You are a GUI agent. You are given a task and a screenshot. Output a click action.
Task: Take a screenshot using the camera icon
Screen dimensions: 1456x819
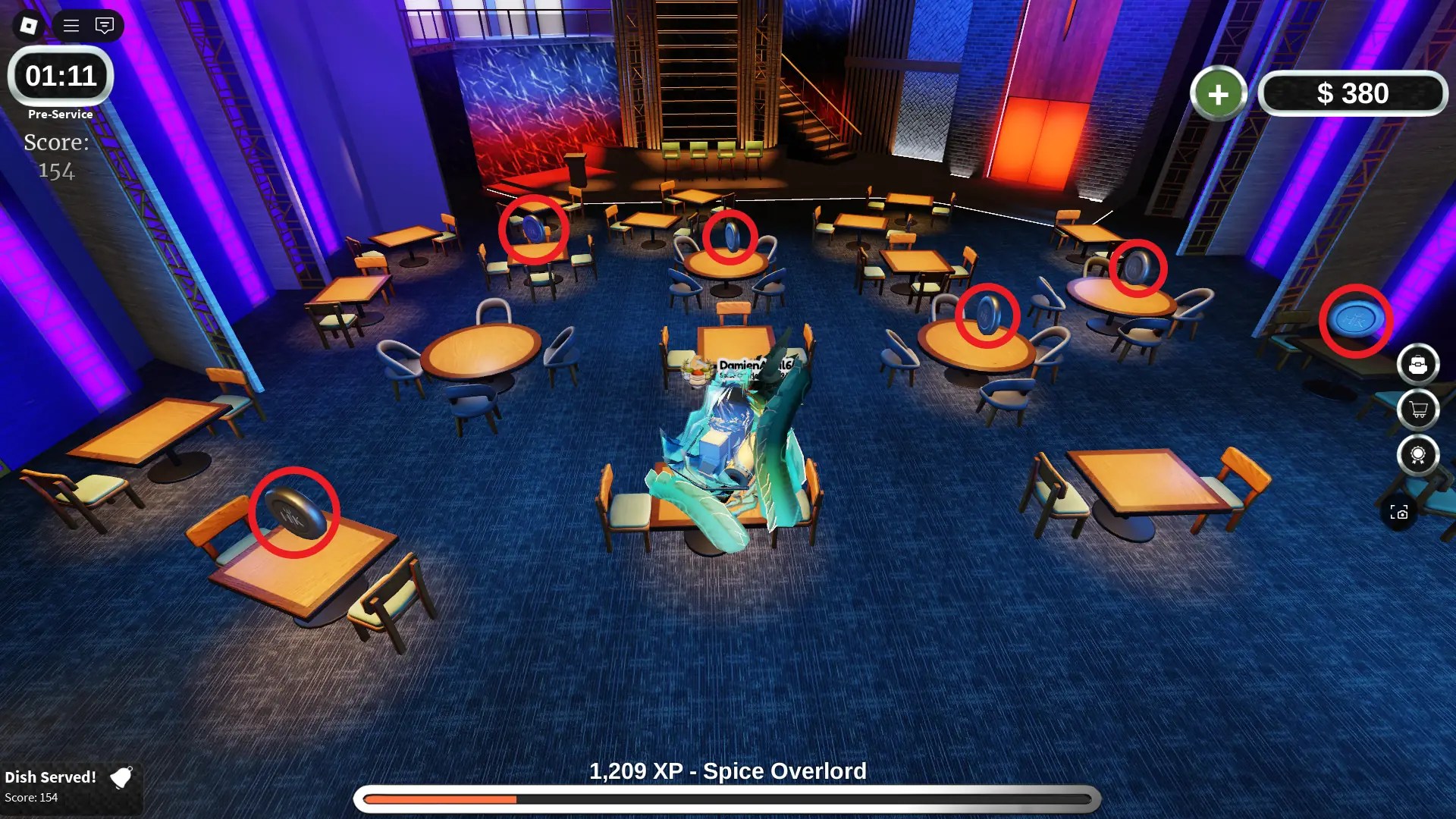tap(1401, 512)
